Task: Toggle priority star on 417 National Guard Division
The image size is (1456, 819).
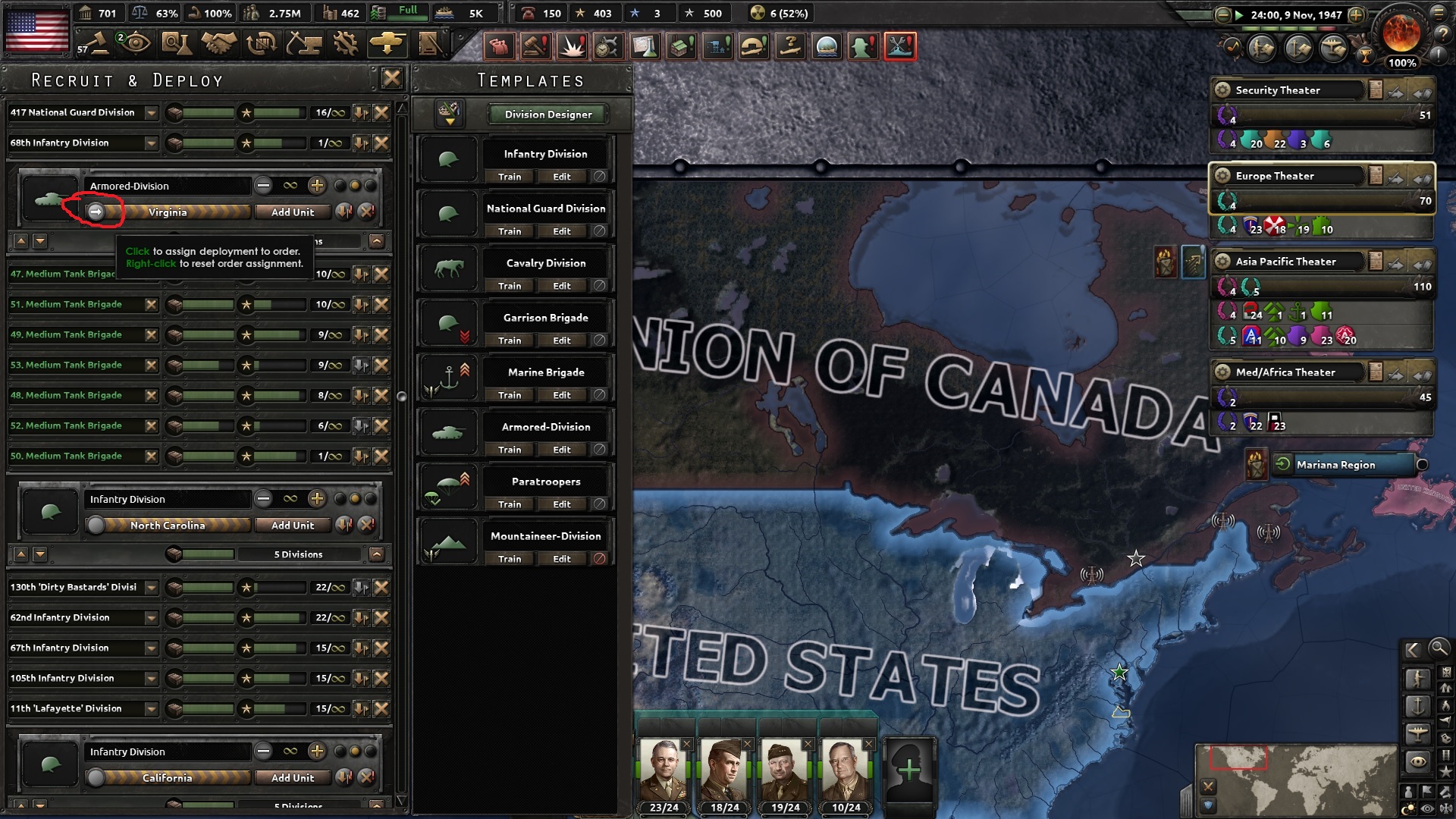Action: pyautogui.click(x=246, y=112)
